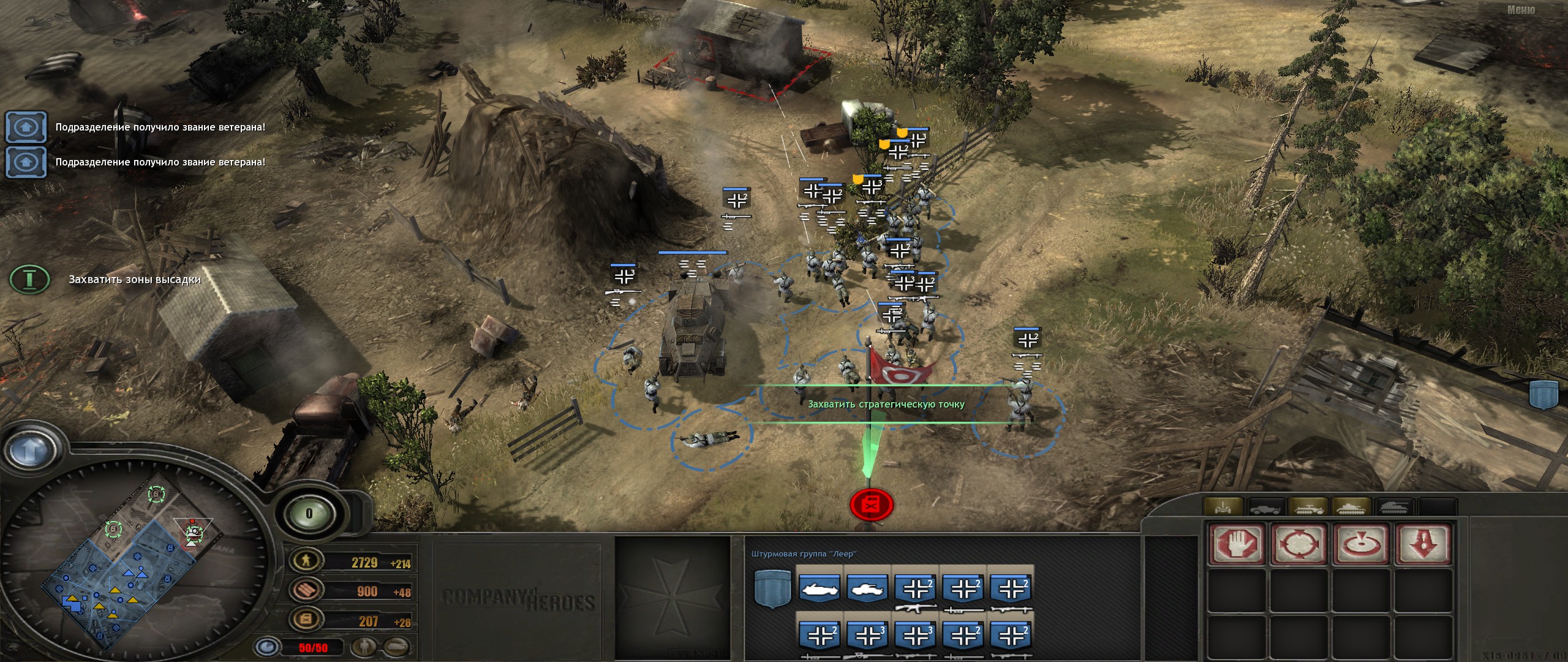Select the anti-tank gun production tab
Viewport: 1568px width, 662px height.
(1223, 508)
